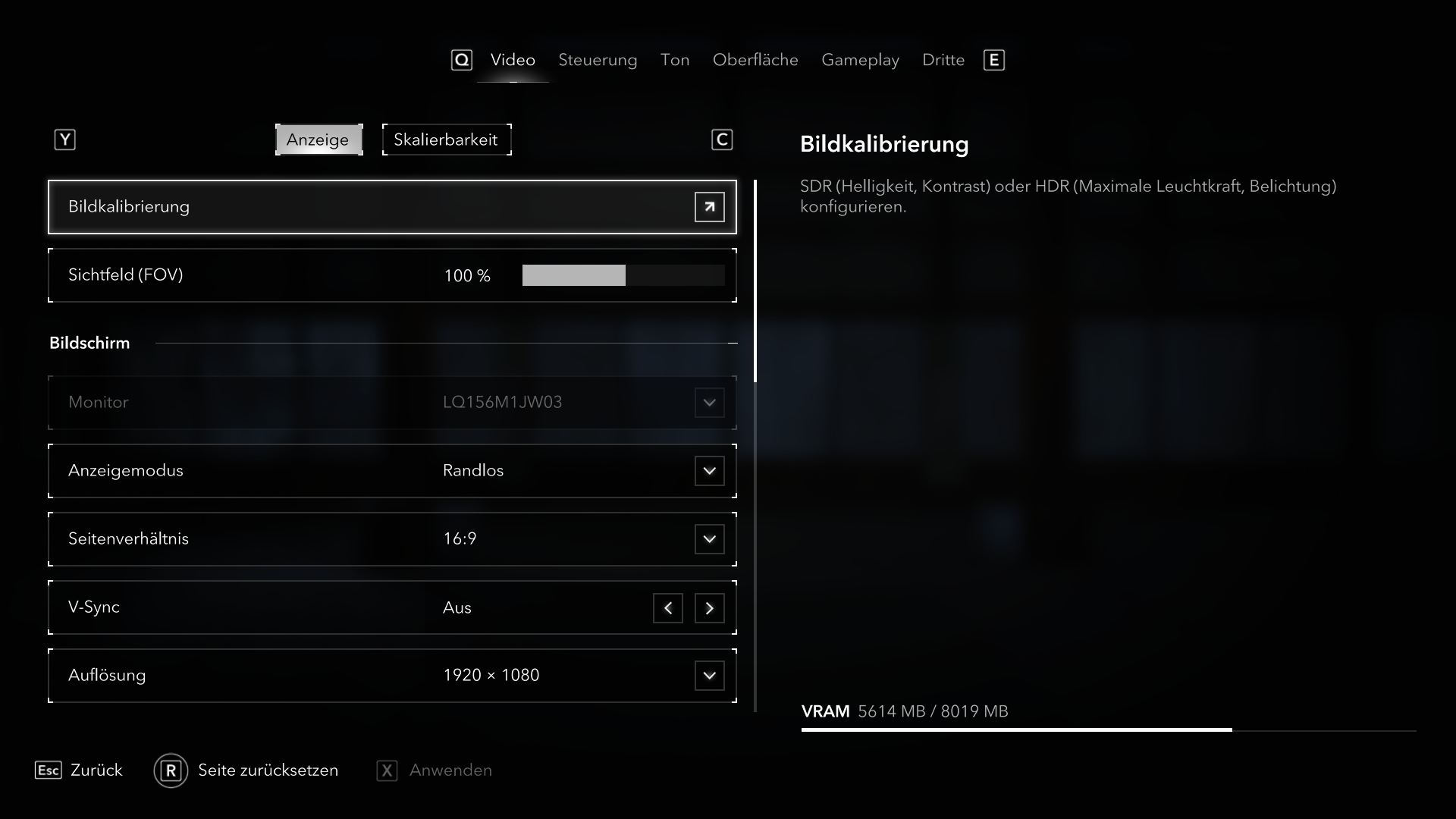1456x819 pixels.
Task: Click the V-Sync left arrow
Action: [667, 608]
